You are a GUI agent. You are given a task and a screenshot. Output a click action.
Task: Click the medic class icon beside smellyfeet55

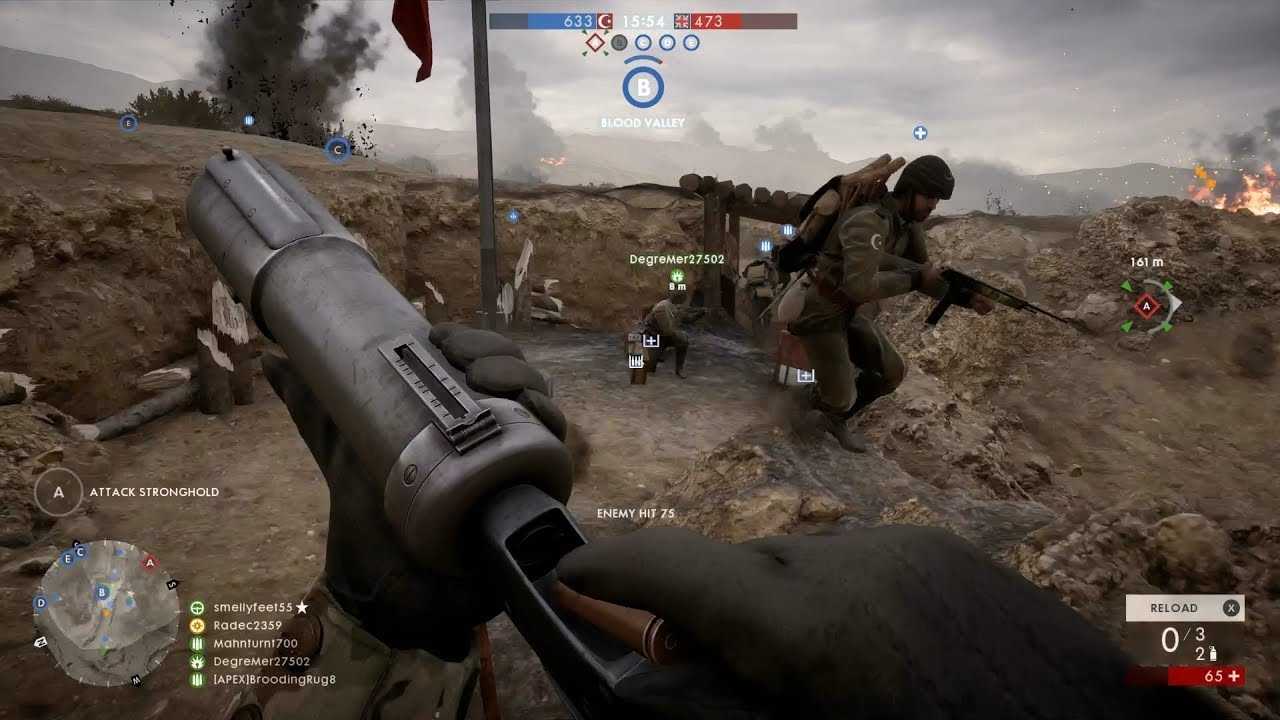click(x=196, y=606)
